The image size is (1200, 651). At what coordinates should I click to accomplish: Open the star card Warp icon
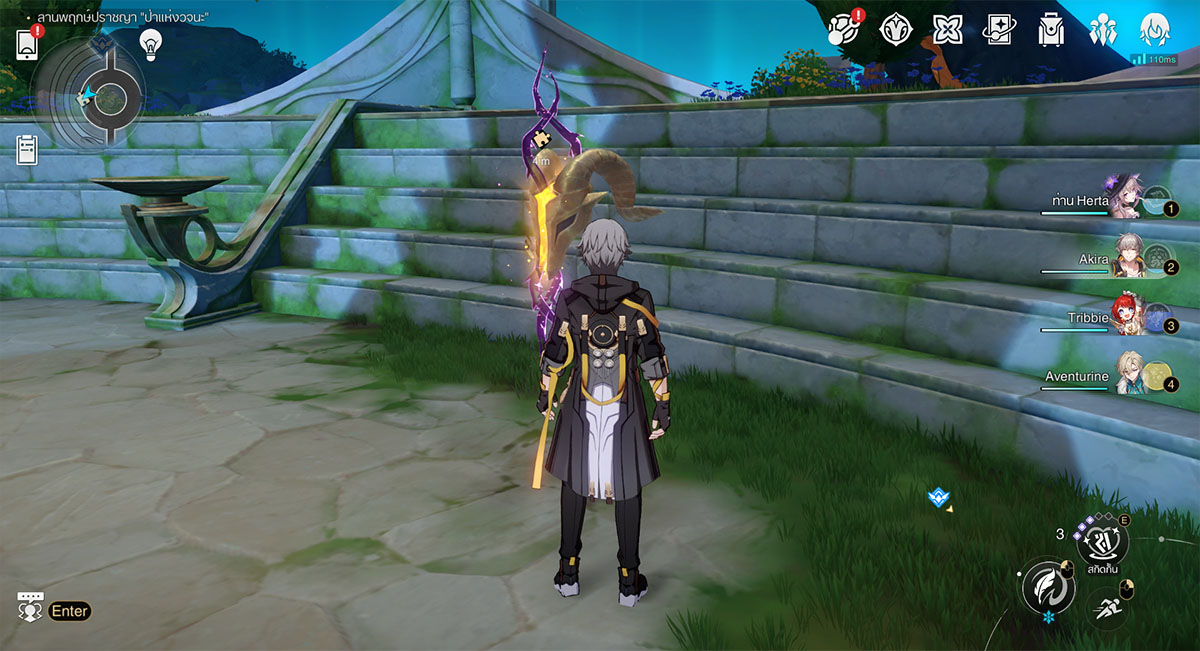click(1000, 30)
